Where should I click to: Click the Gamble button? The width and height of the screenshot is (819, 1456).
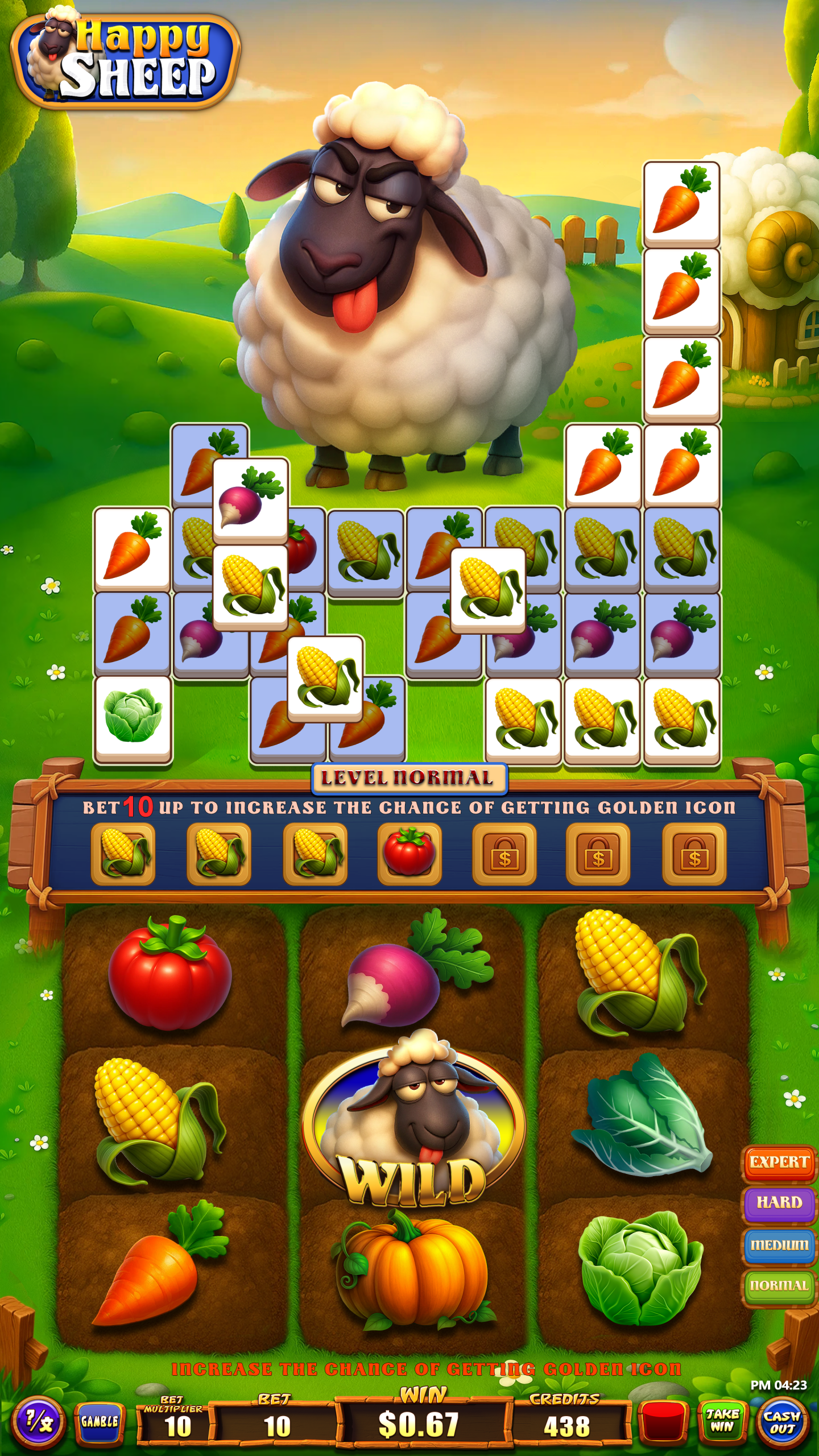(100, 1421)
